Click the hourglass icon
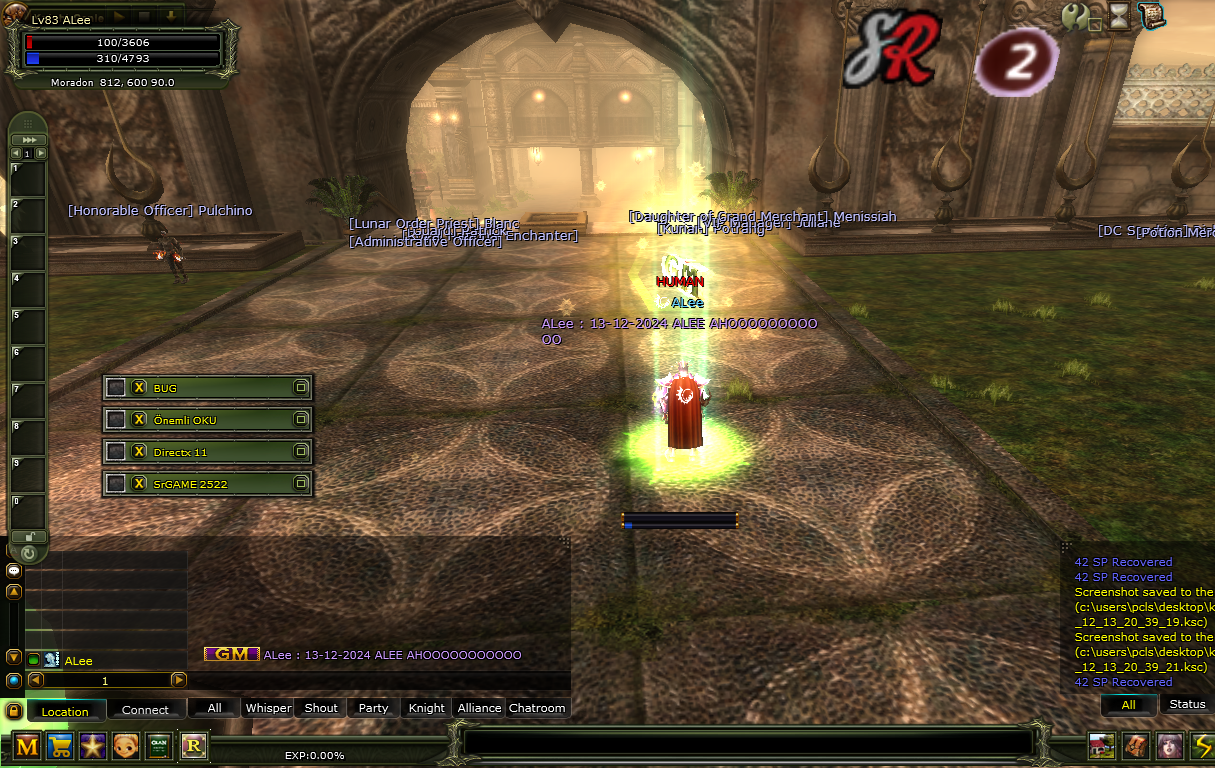The width and height of the screenshot is (1215, 768). click(x=1119, y=15)
